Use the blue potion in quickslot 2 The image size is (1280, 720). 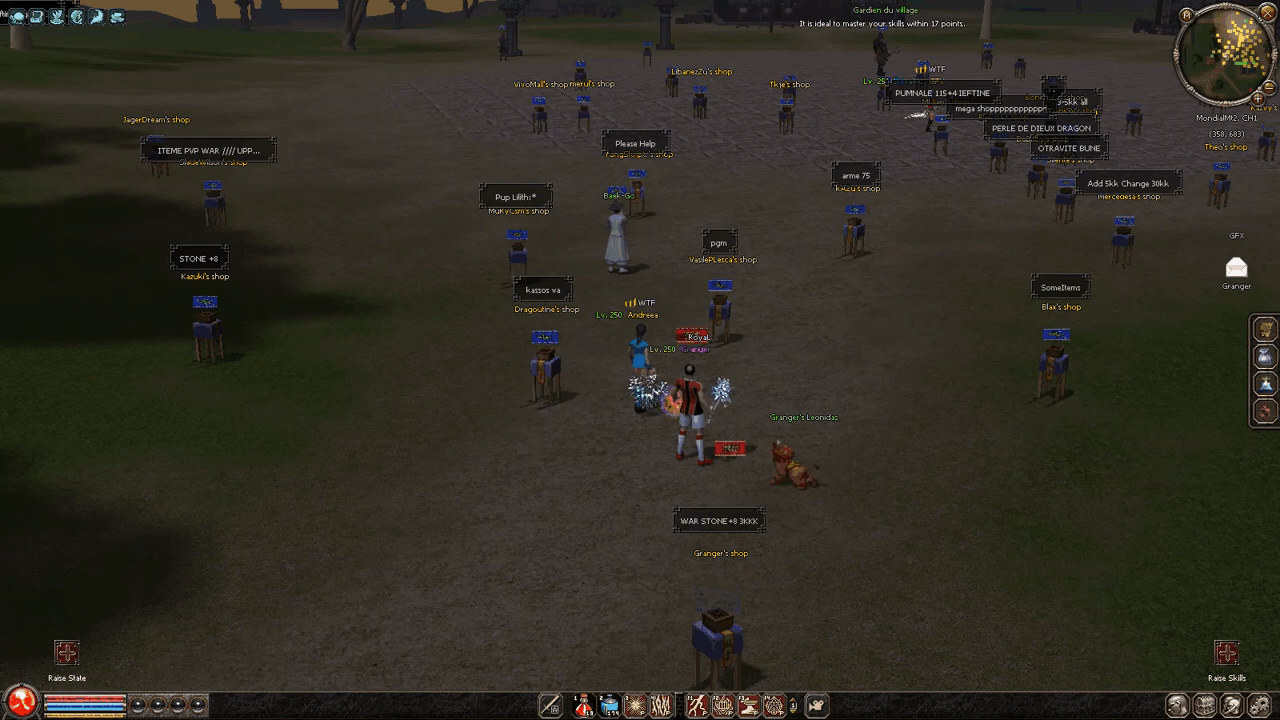[x=610, y=706]
